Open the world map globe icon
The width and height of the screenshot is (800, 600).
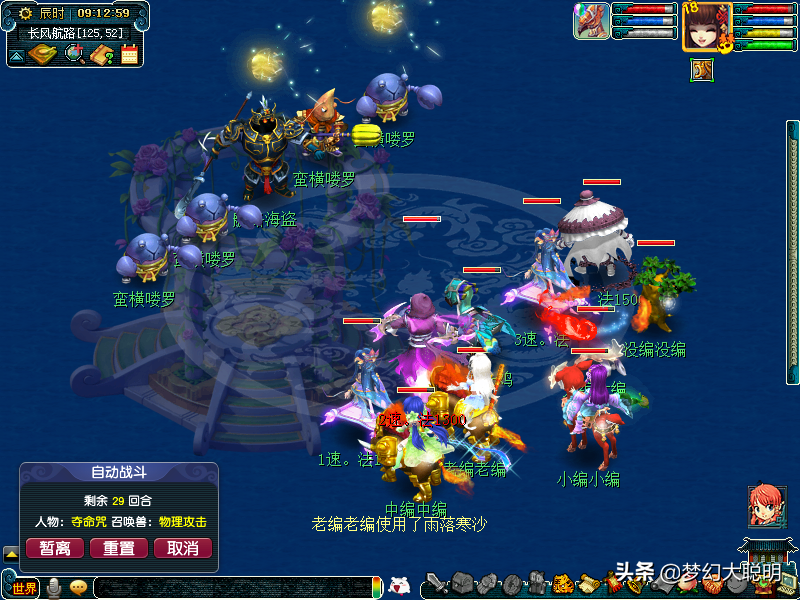point(75,53)
